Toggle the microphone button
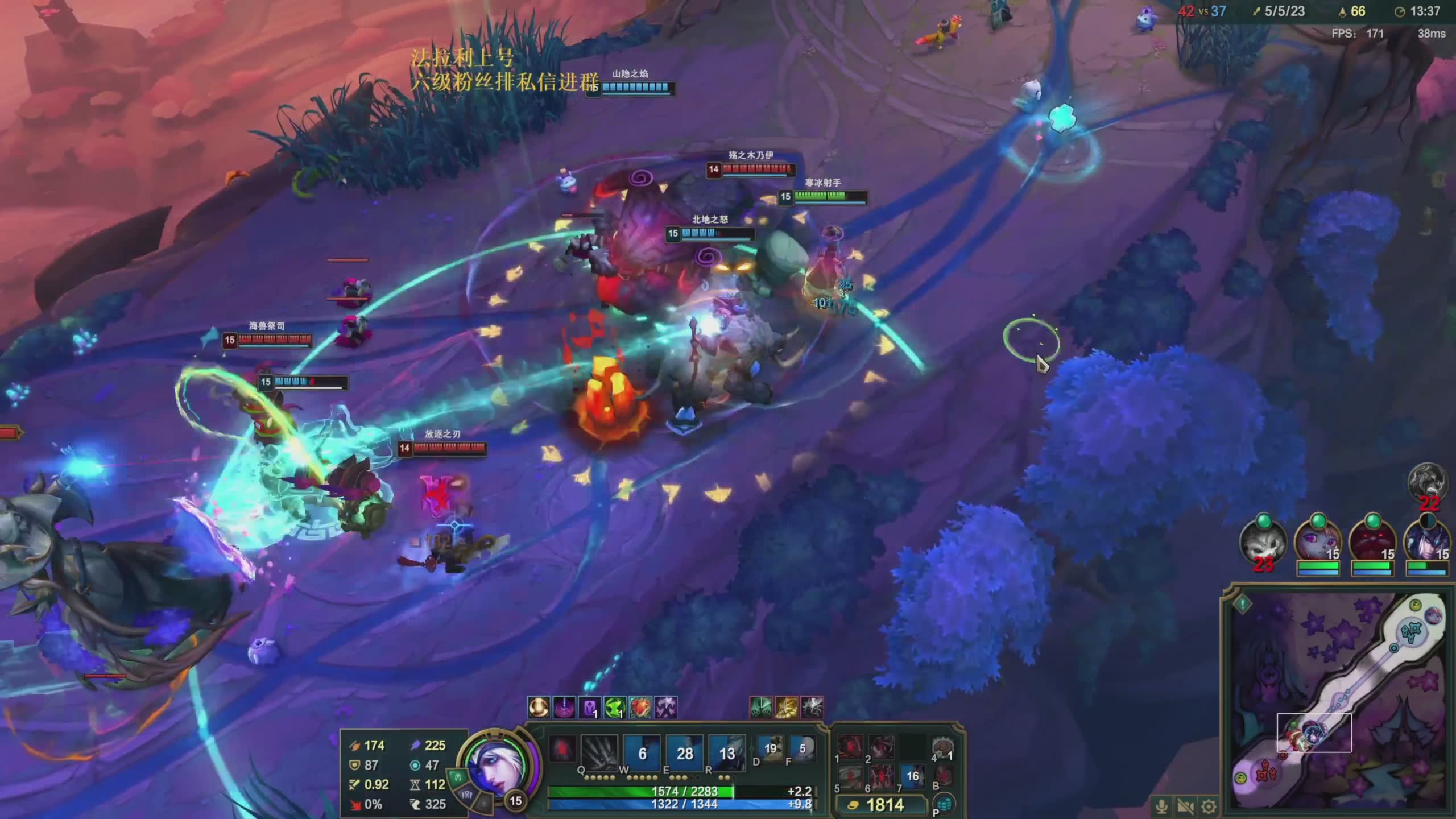Screen dimensions: 1456x819 [x=1162, y=806]
